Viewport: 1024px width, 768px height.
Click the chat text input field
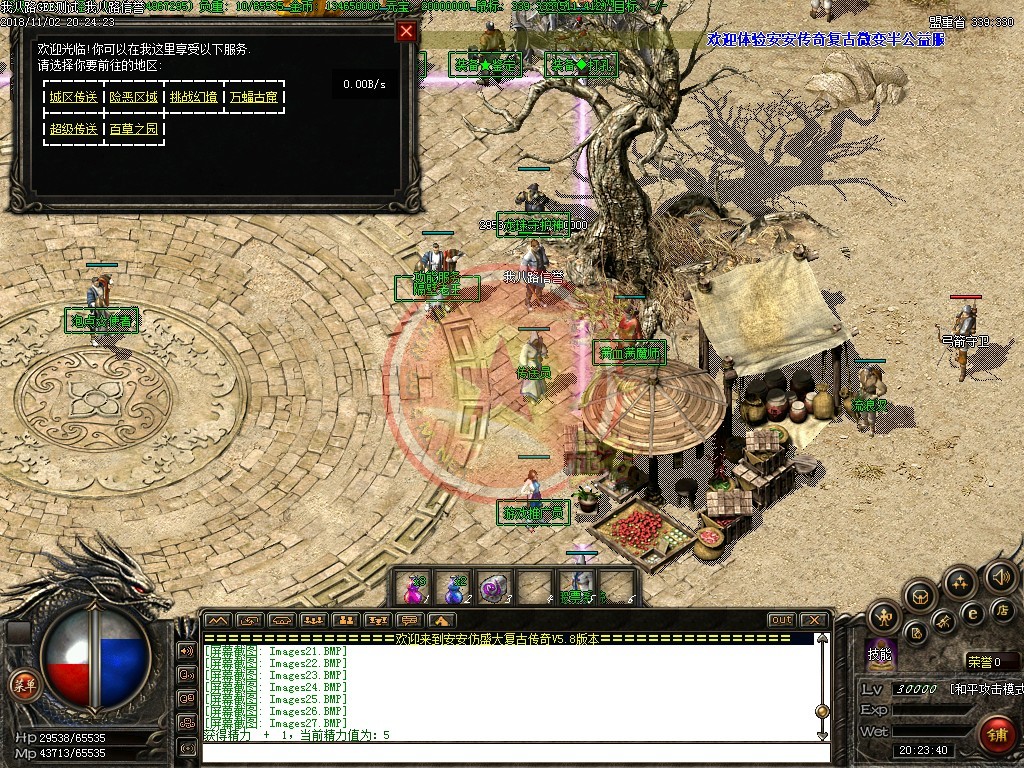[x=510, y=751]
